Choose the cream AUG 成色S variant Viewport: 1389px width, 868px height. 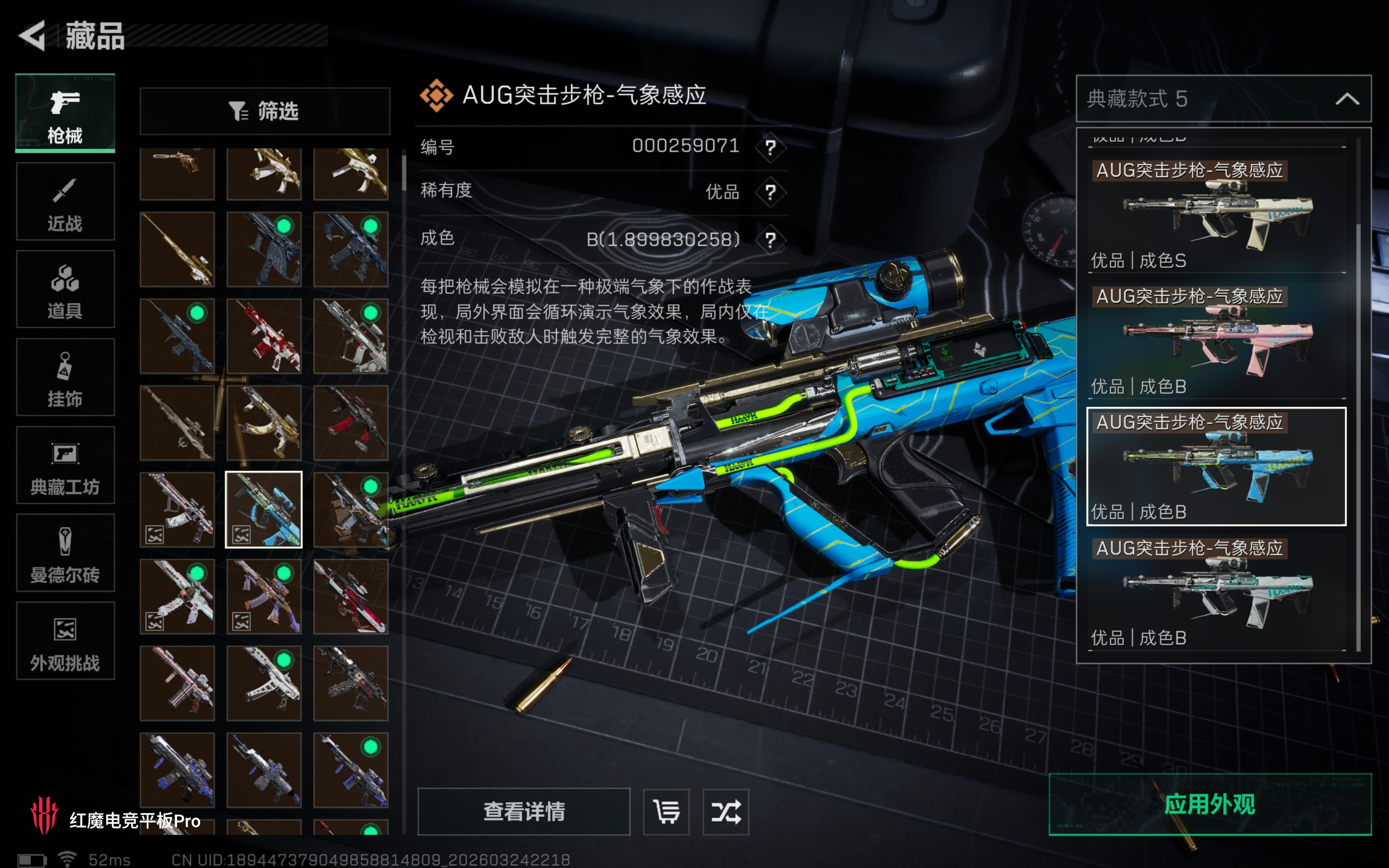click(1216, 215)
